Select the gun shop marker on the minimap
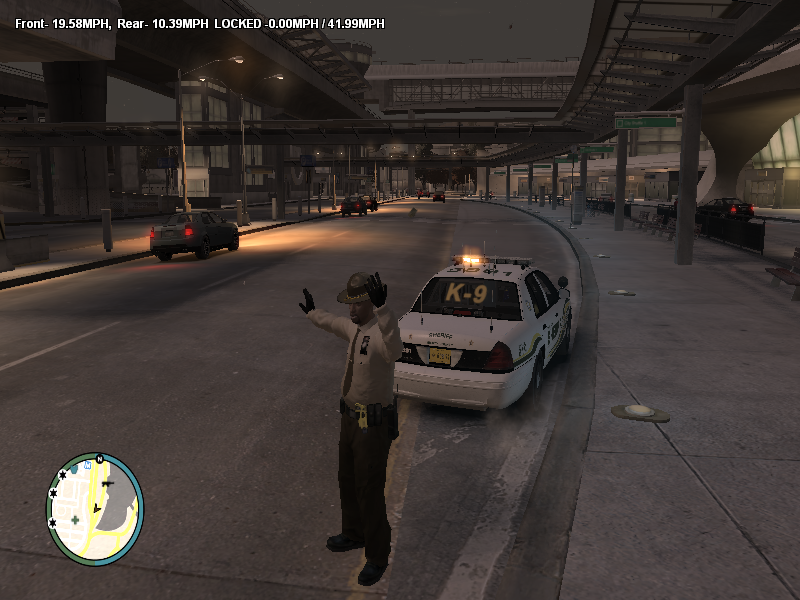This screenshot has width=800, height=600. click(x=108, y=484)
